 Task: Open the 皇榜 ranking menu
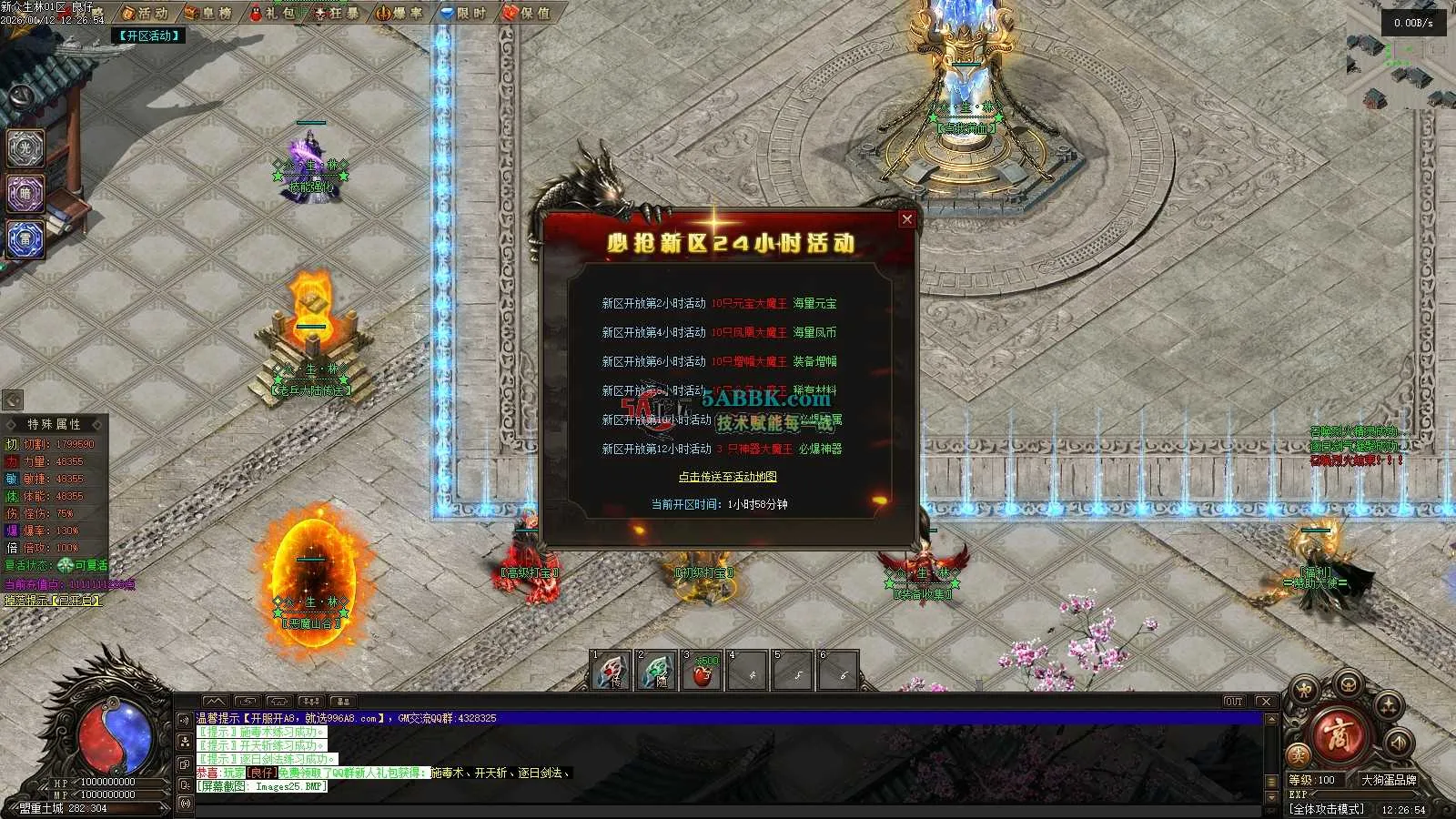pos(208,13)
